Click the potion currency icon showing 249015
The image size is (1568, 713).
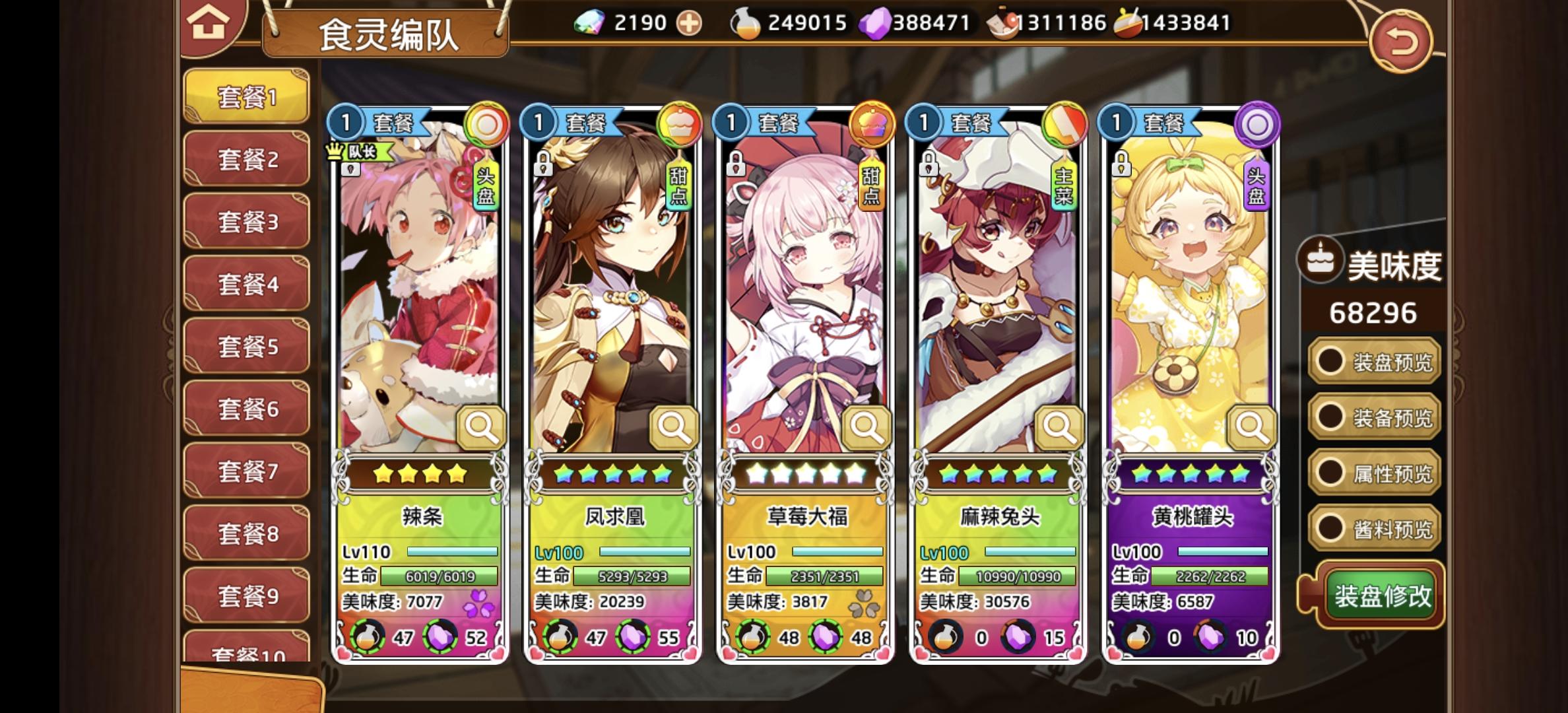click(x=745, y=22)
